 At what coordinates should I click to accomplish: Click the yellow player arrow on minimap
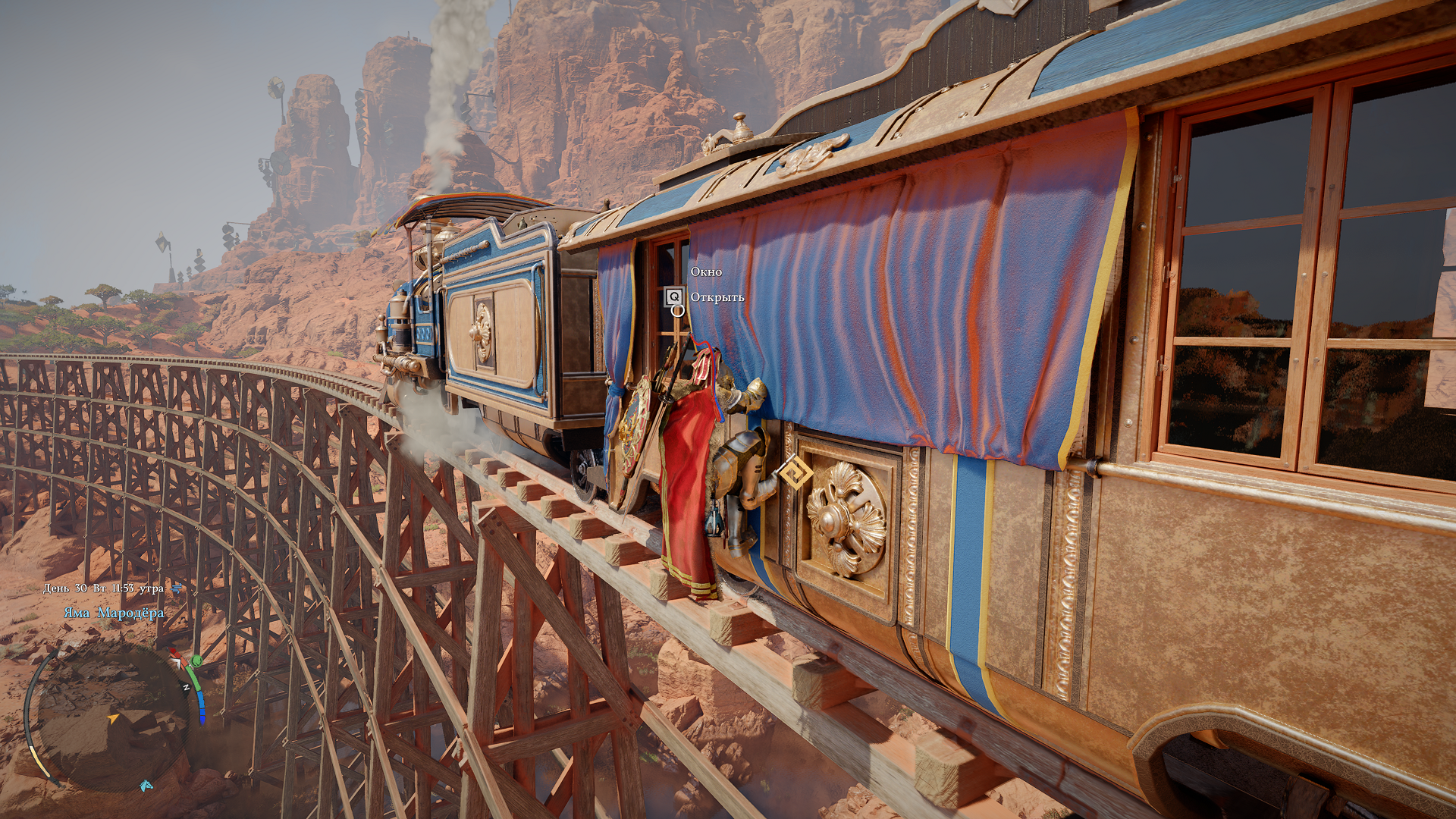(113, 718)
